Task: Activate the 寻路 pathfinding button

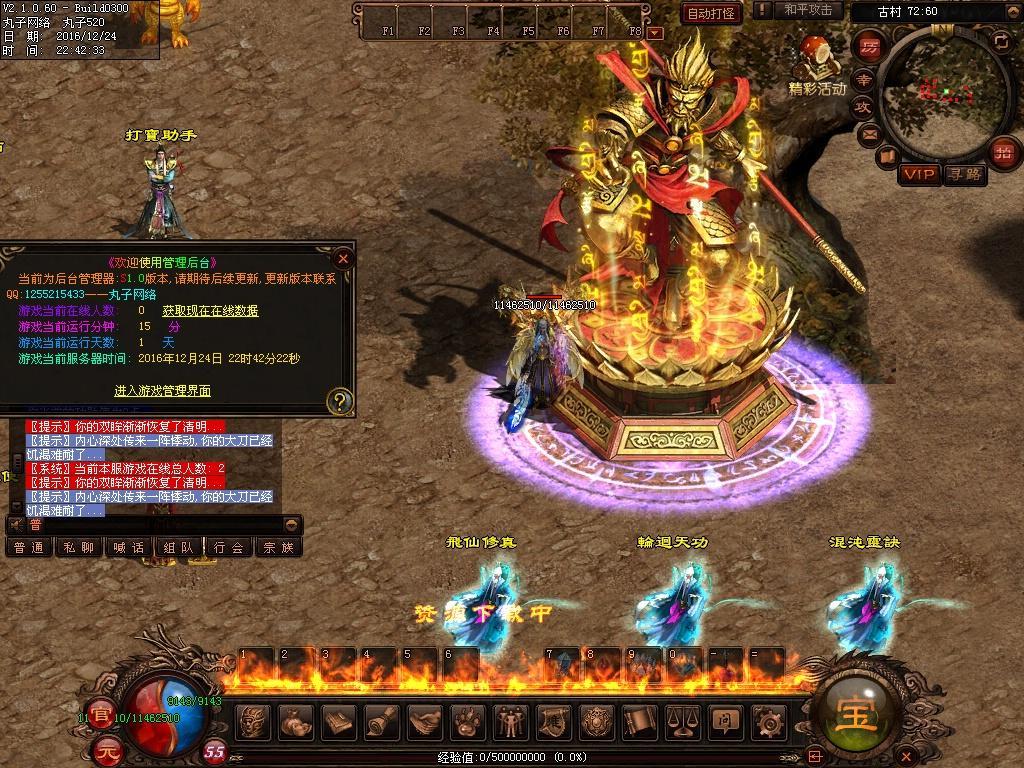Action: tap(964, 174)
